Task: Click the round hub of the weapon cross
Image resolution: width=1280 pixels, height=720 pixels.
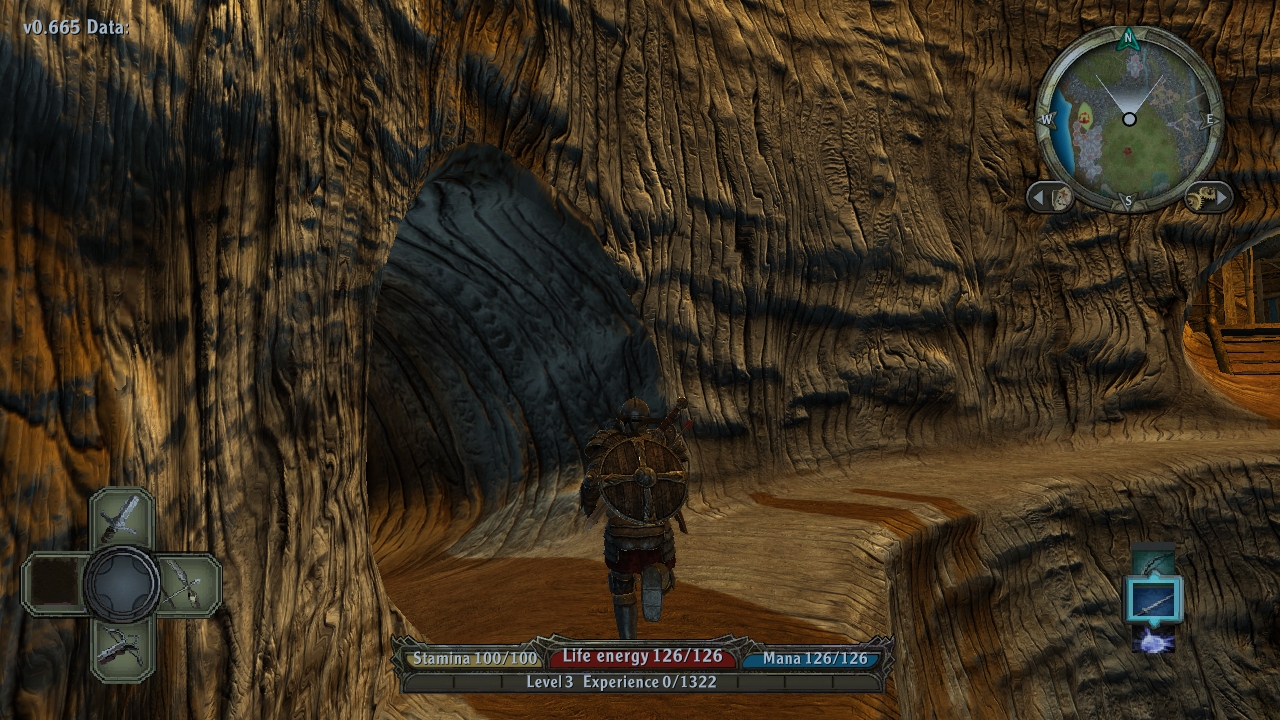Action: [x=122, y=584]
